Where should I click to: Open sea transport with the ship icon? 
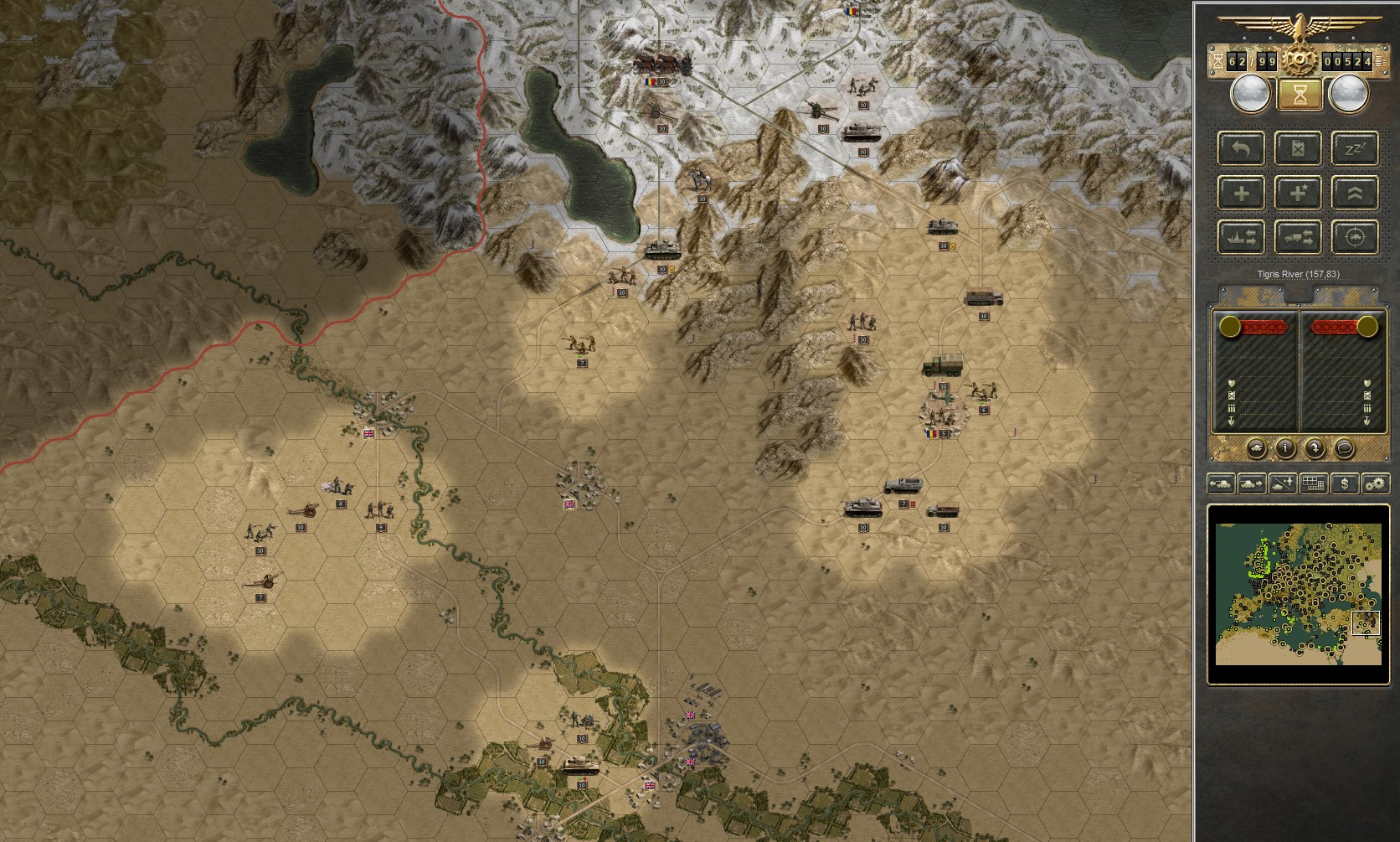[x=1241, y=238]
